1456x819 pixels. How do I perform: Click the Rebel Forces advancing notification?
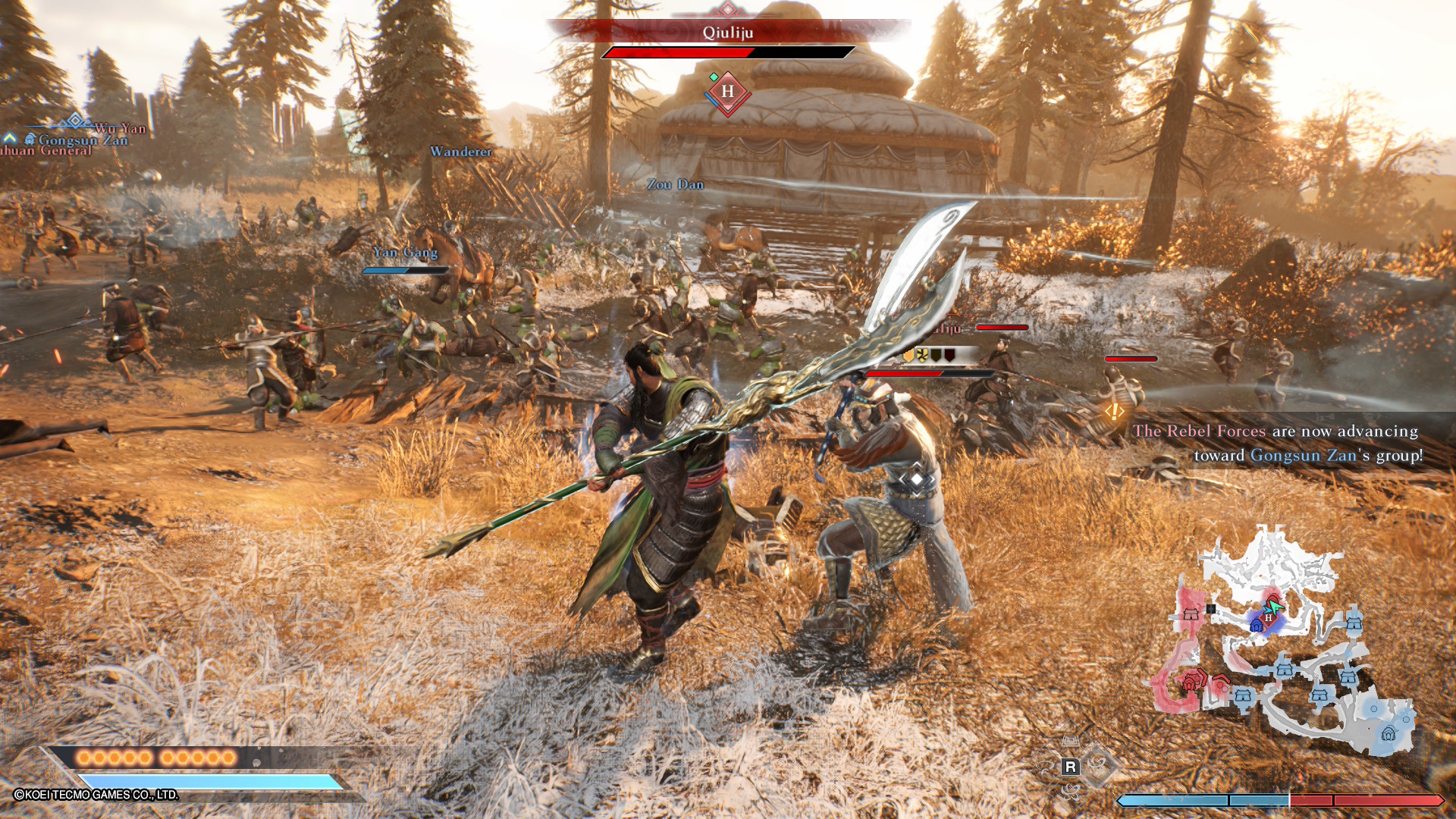(x=1278, y=443)
